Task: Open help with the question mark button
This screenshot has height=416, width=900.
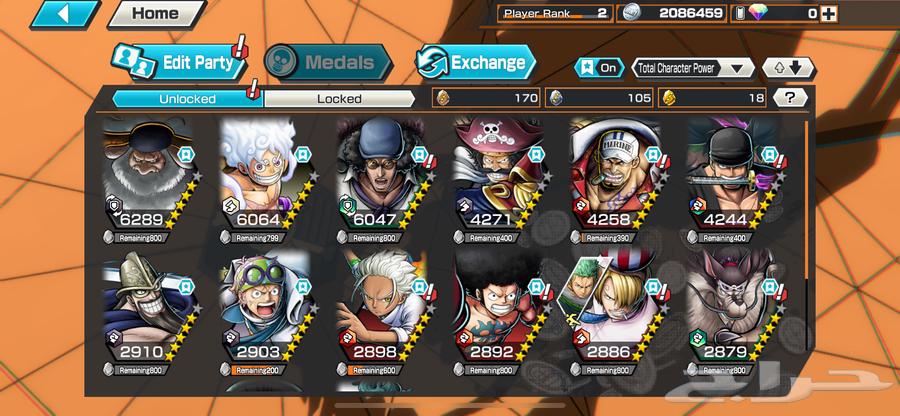Action: (791, 97)
